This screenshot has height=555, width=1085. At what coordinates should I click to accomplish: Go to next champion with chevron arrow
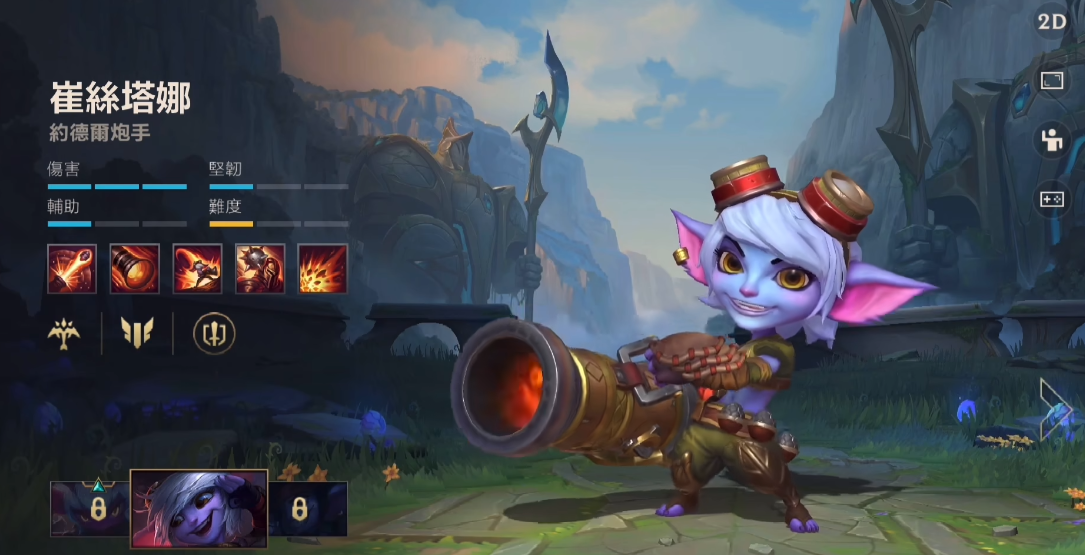(1054, 408)
